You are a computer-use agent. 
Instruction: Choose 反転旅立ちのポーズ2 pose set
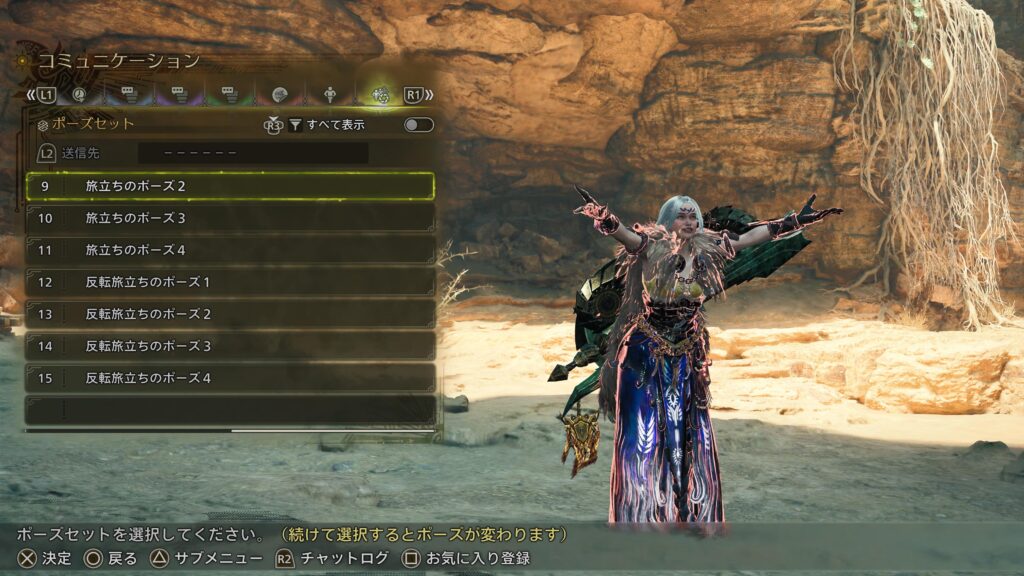pyautogui.click(x=230, y=314)
